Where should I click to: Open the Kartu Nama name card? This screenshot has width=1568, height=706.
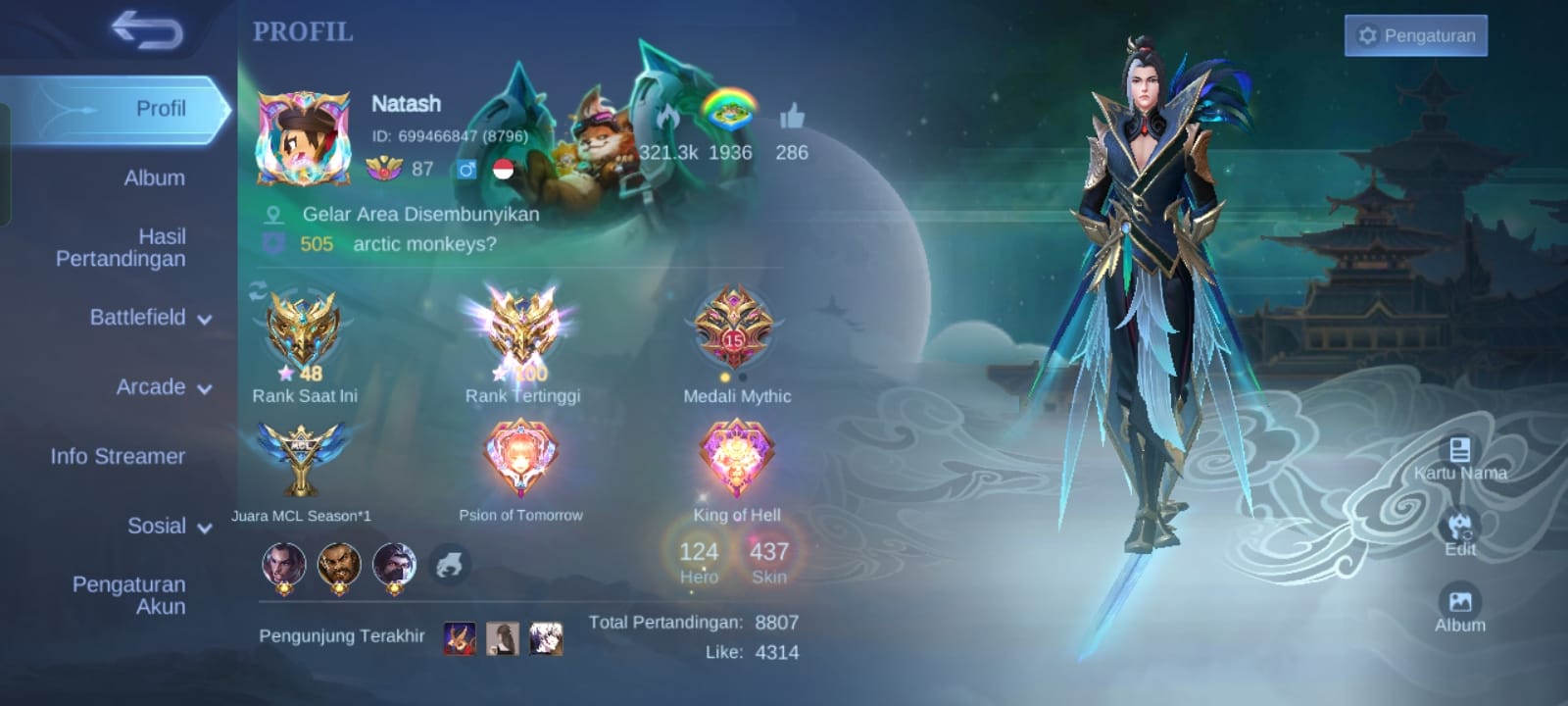(1459, 458)
